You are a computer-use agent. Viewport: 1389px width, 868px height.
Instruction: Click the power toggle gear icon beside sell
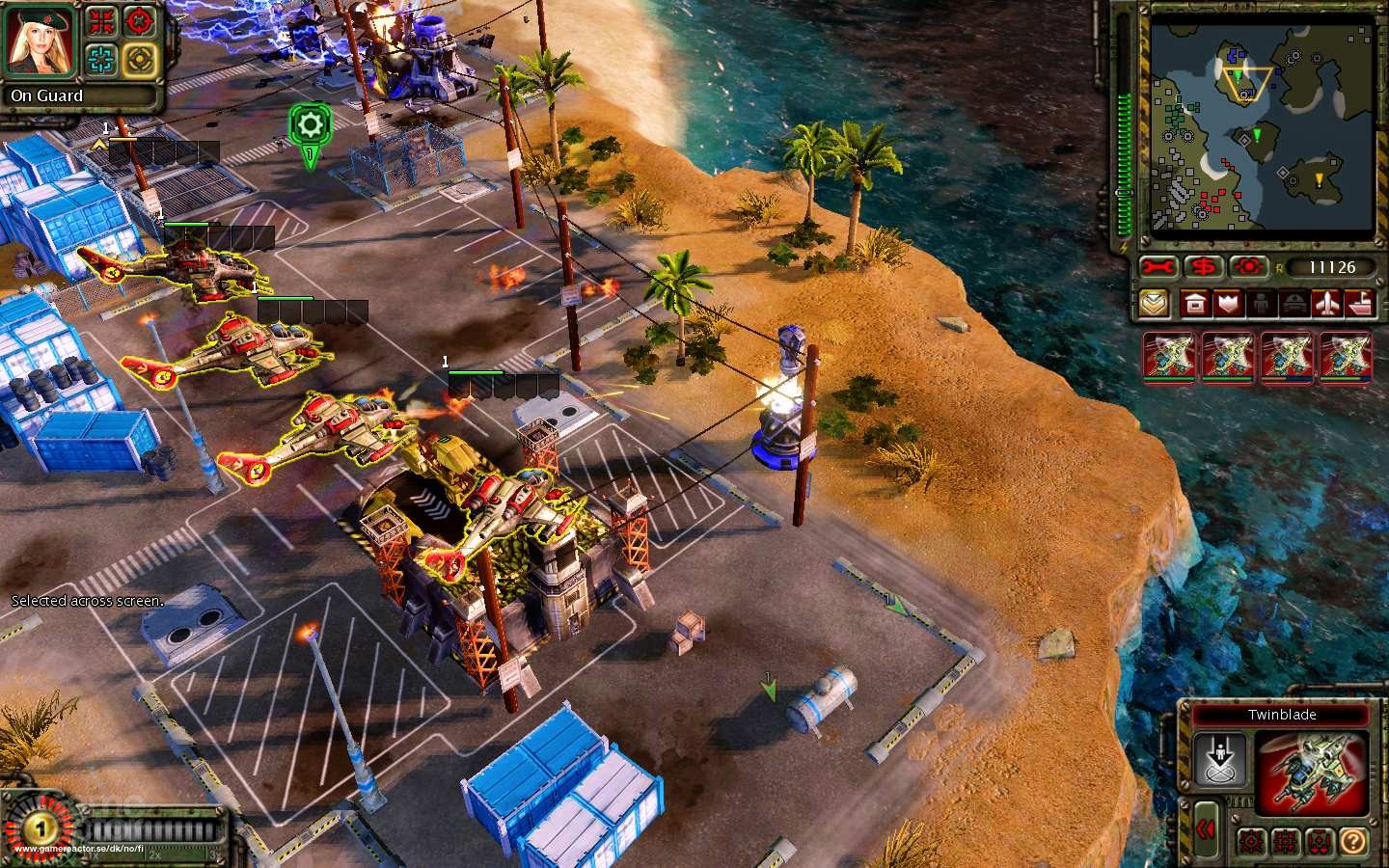[1248, 267]
